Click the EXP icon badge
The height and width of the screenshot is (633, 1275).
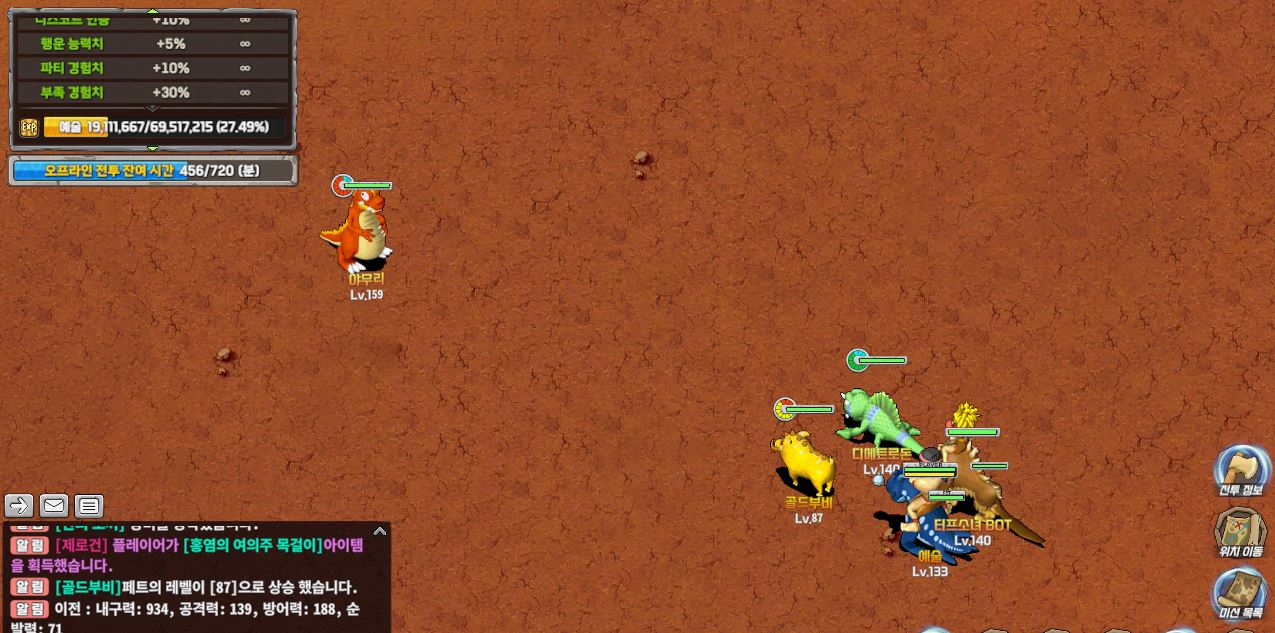(x=29, y=127)
